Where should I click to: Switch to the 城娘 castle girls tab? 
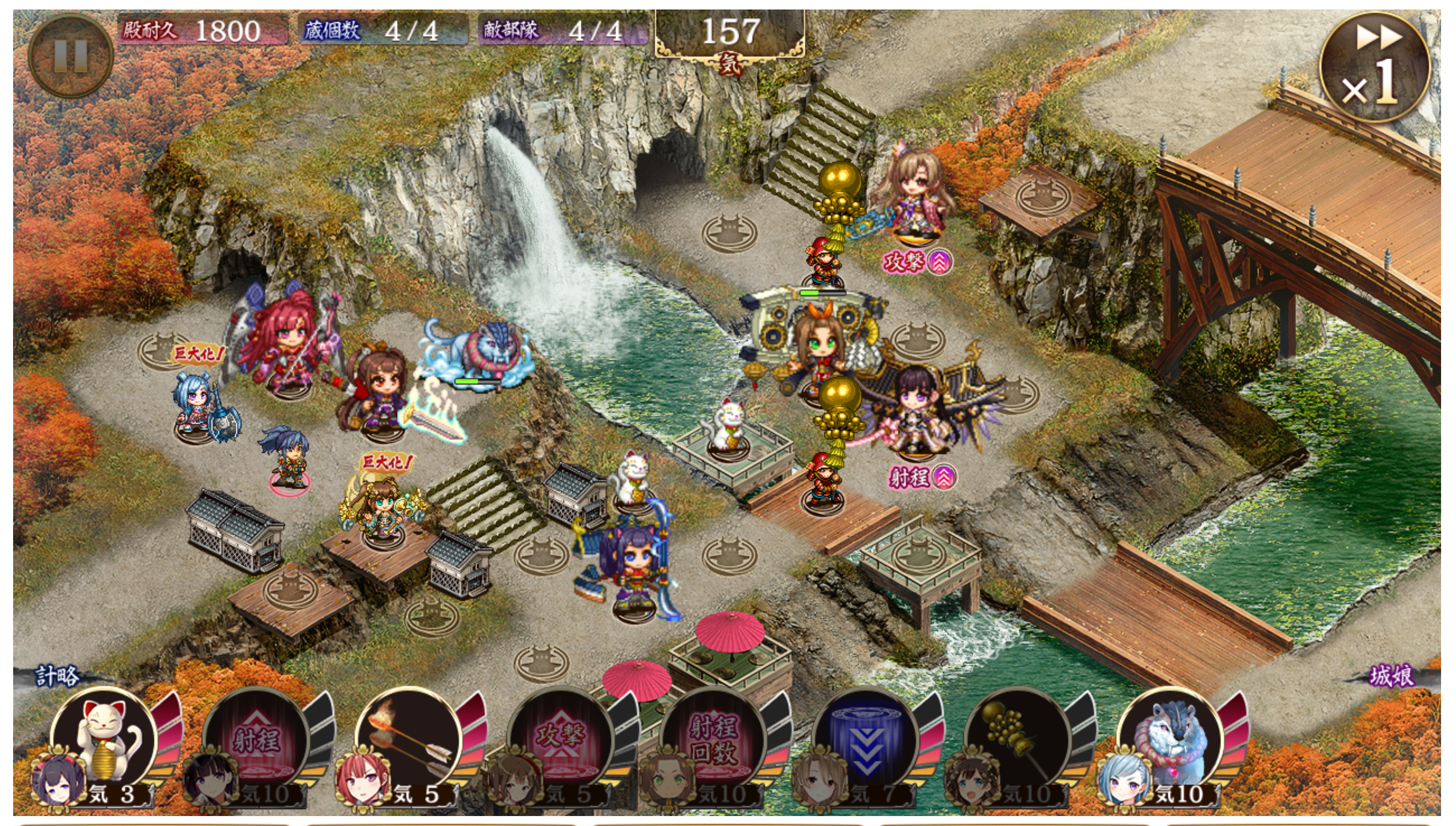coord(1391,676)
